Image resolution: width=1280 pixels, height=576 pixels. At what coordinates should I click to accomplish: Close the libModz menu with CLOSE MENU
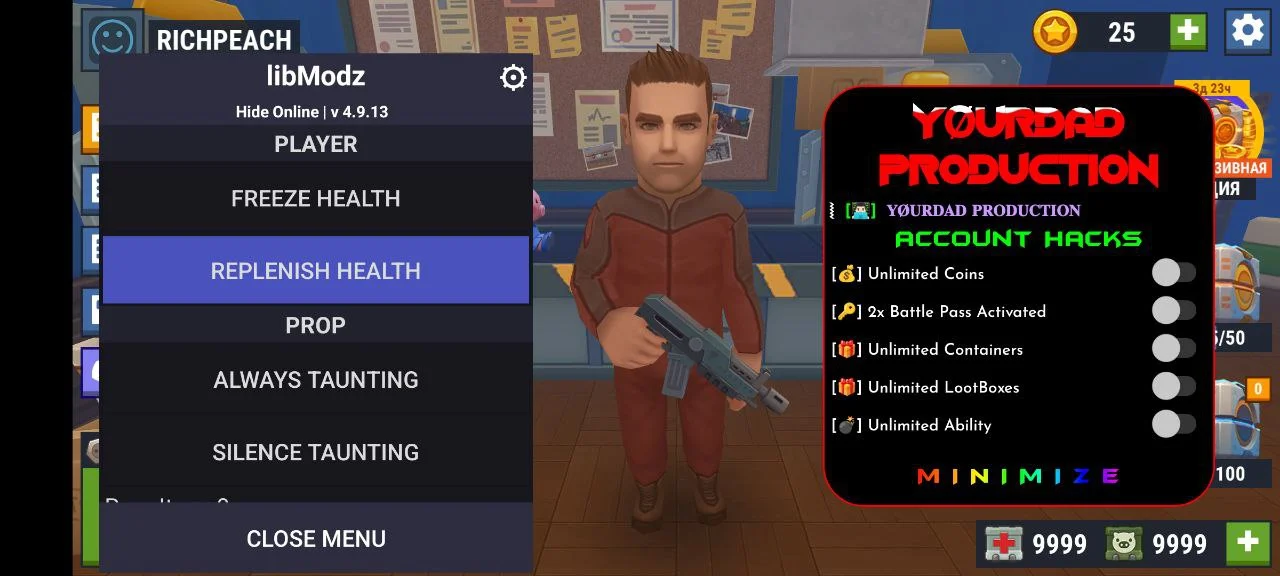(x=315, y=539)
